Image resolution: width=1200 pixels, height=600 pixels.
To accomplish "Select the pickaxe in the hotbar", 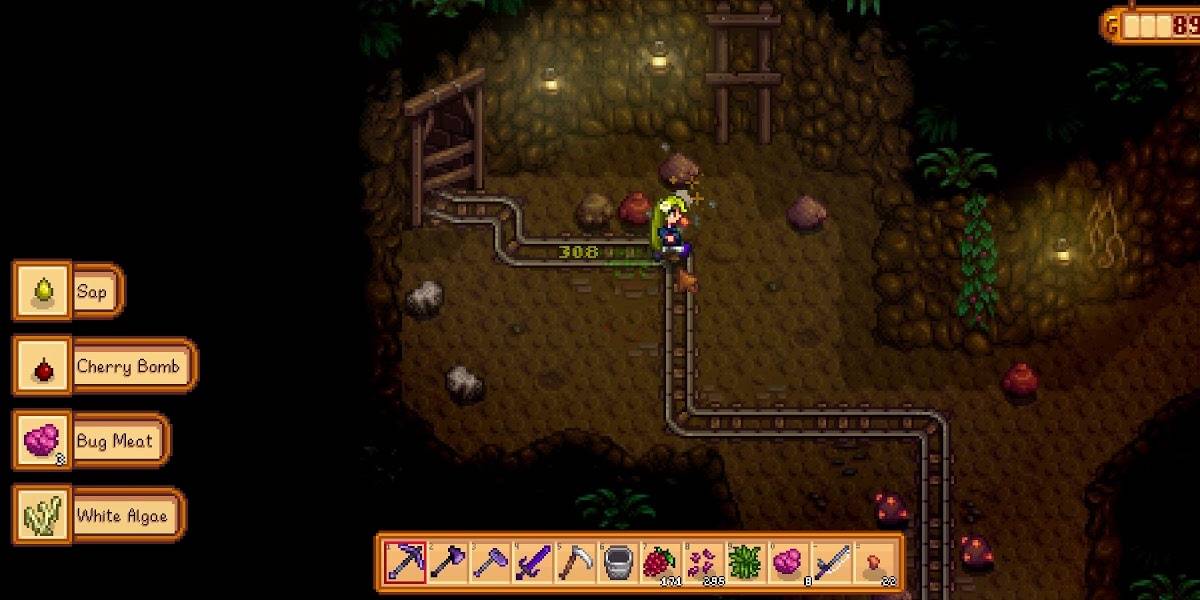I will [405, 562].
